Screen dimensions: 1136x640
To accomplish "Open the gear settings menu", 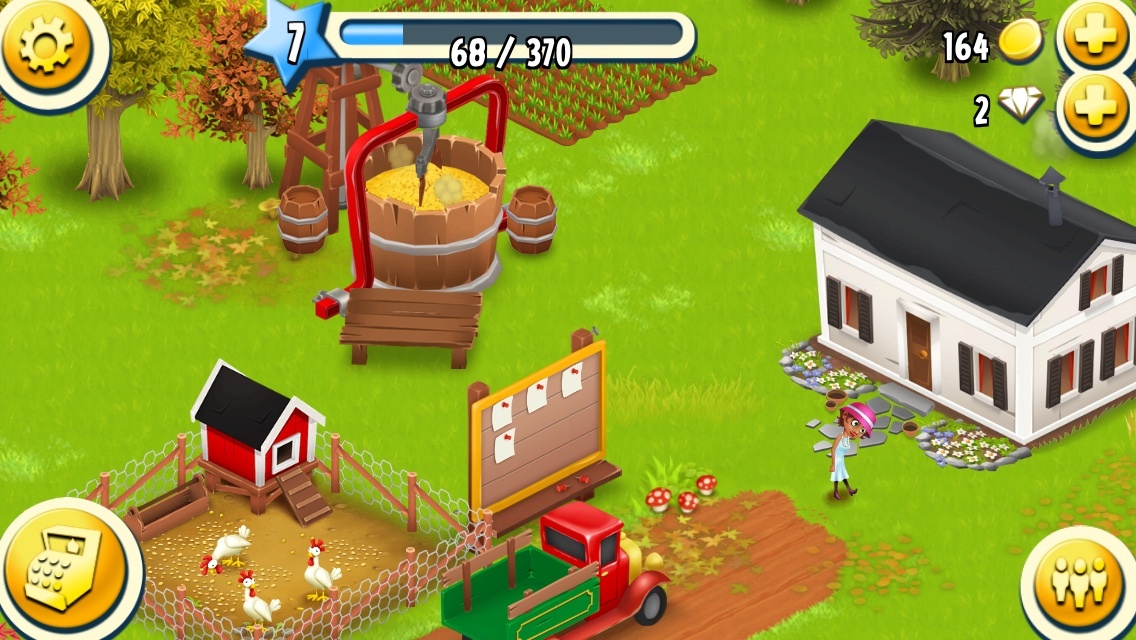I will tap(46, 45).
